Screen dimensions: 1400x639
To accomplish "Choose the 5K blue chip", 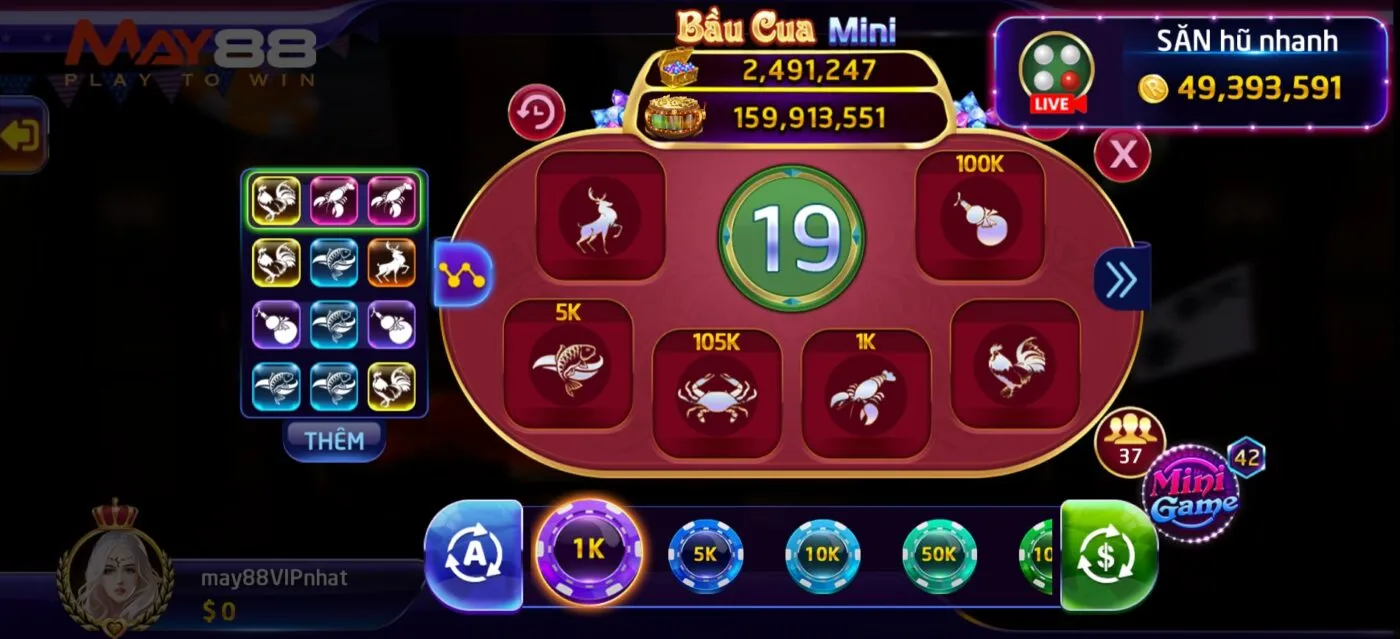I will click(705, 554).
